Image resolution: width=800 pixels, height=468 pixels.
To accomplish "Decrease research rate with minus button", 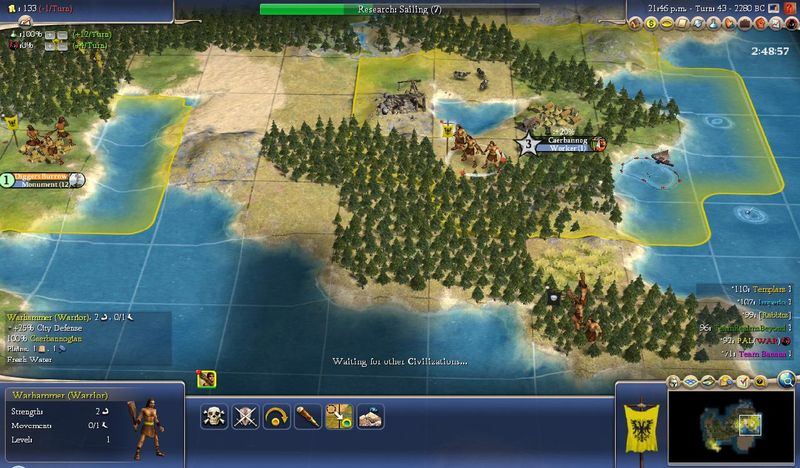I will [62, 34].
